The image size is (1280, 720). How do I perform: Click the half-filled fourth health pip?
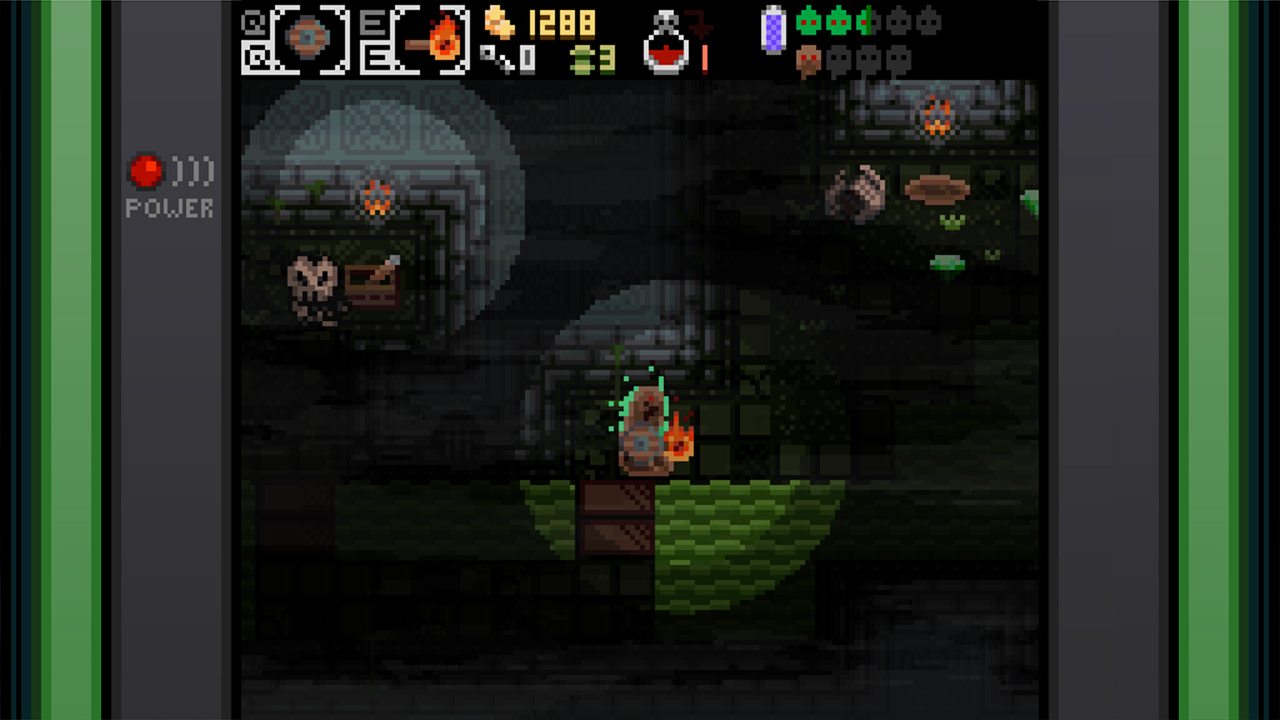(864, 22)
